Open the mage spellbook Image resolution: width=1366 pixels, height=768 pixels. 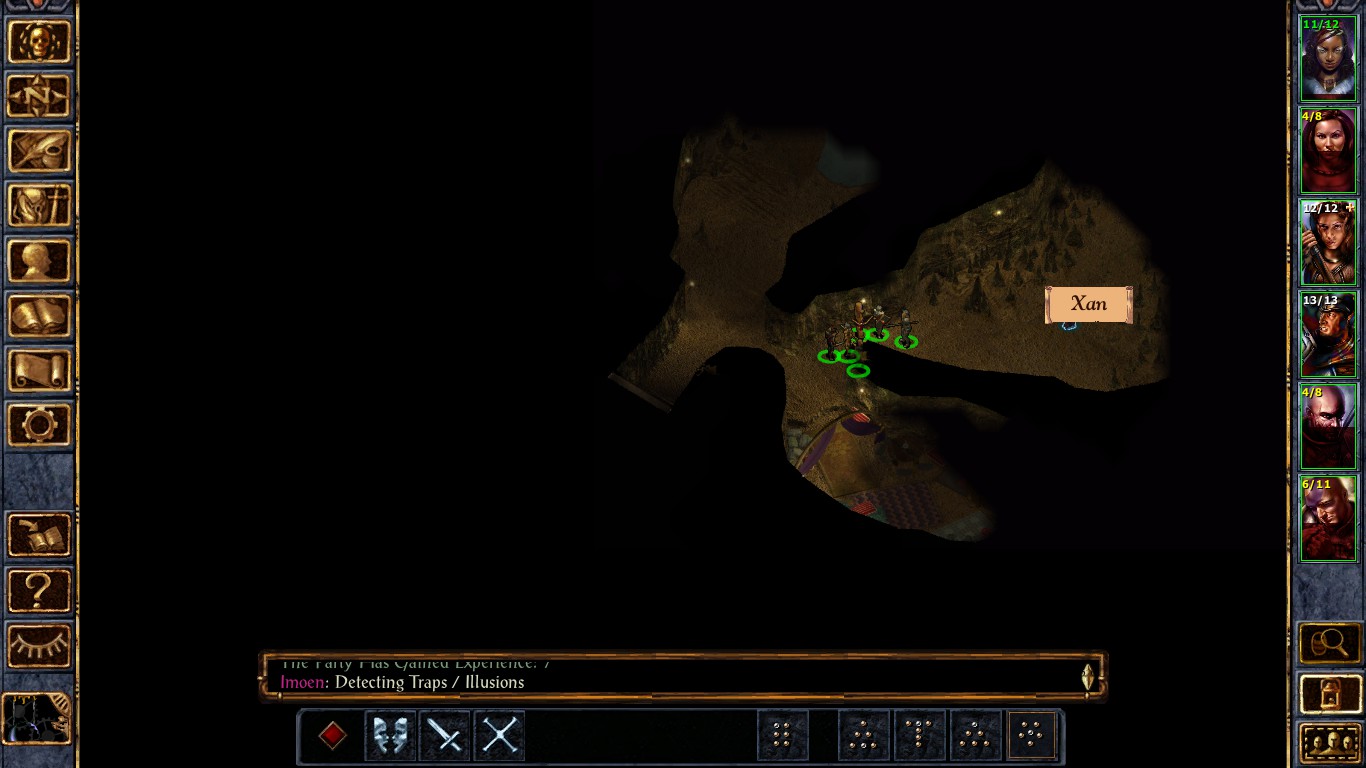pyautogui.click(x=39, y=317)
